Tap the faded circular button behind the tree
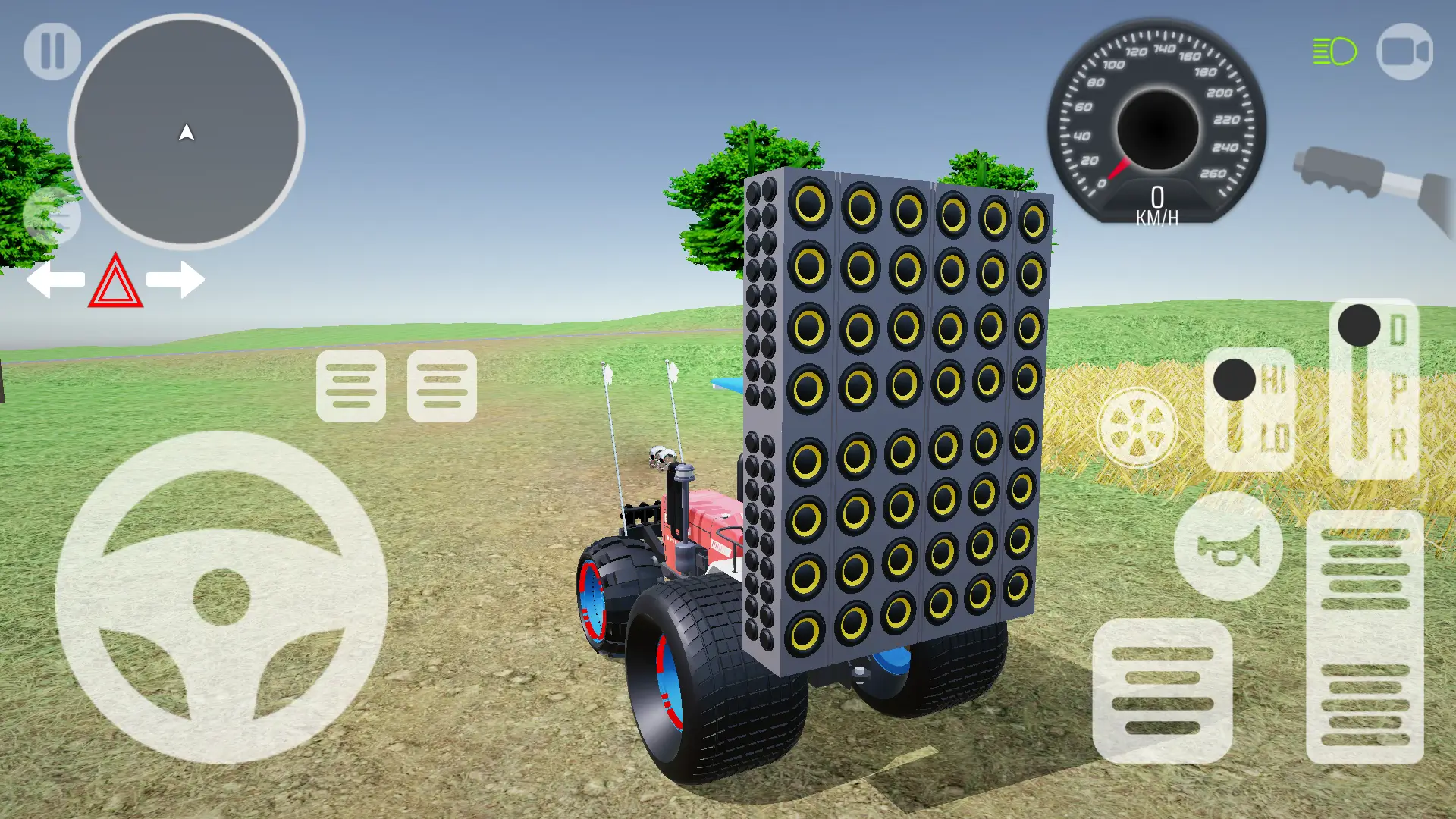The image size is (1456, 819). pyautogui.click(x=53, y=215)
